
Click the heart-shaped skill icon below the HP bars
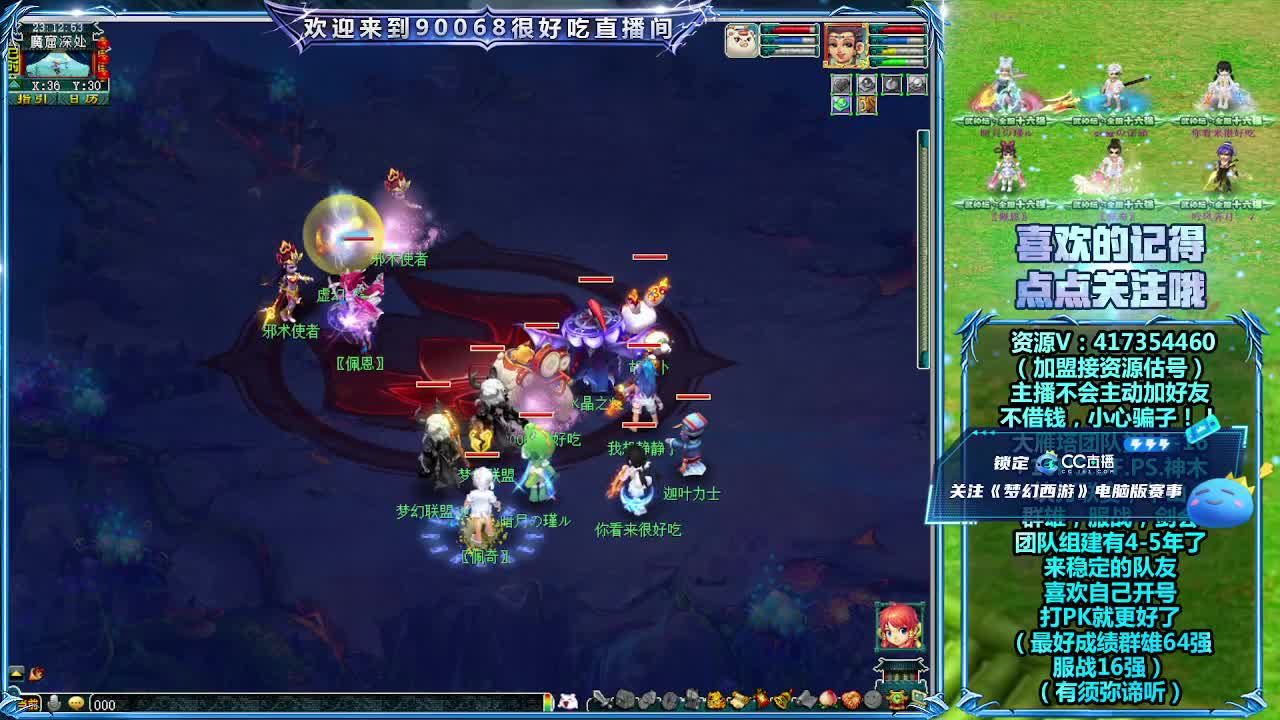pos(841,84)
